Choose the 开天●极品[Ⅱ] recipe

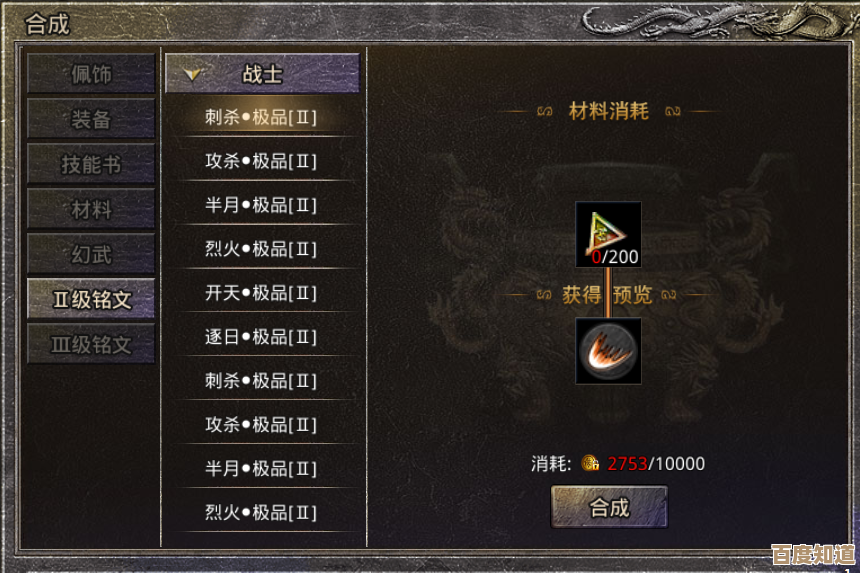(x=261, y=293)
